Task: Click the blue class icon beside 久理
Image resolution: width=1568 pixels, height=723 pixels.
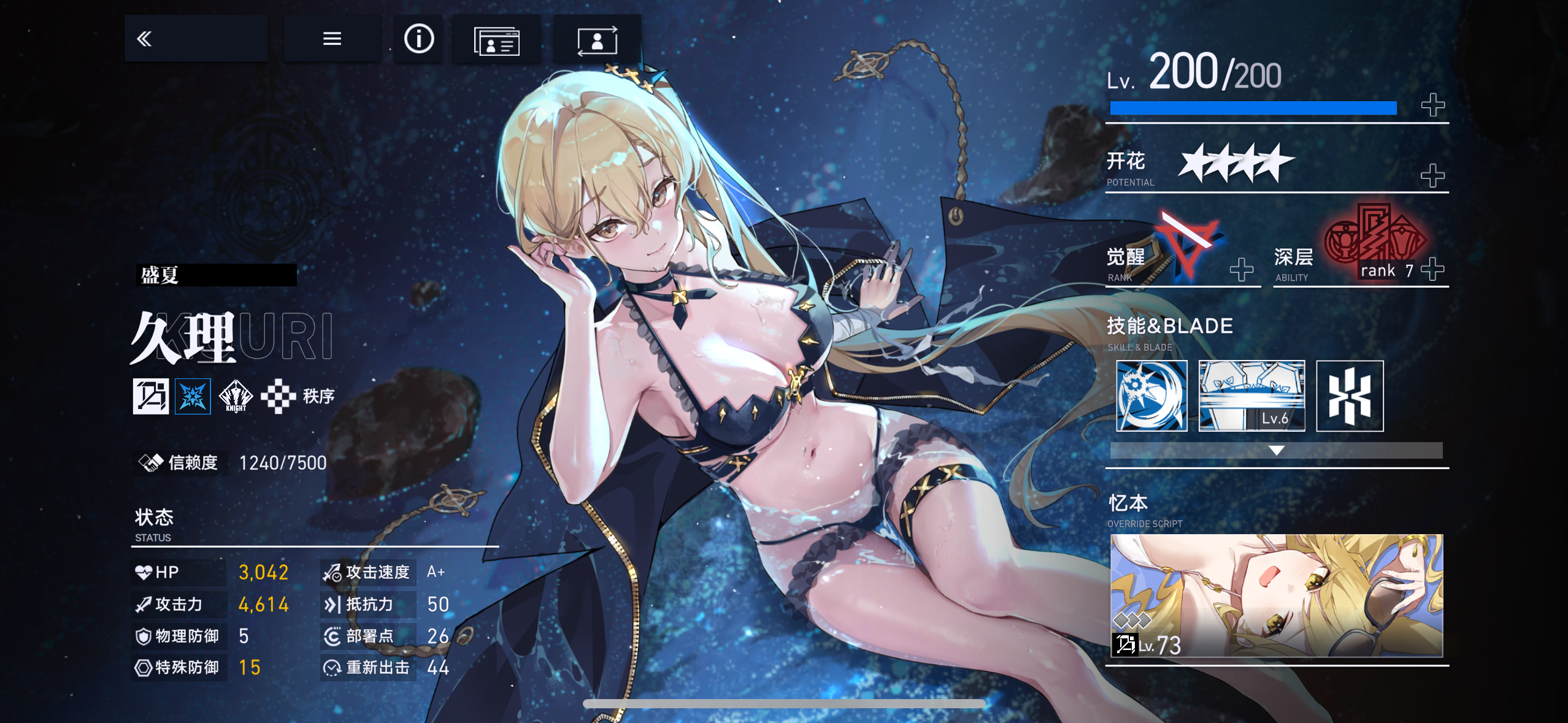Action: (x=193, y=396)
